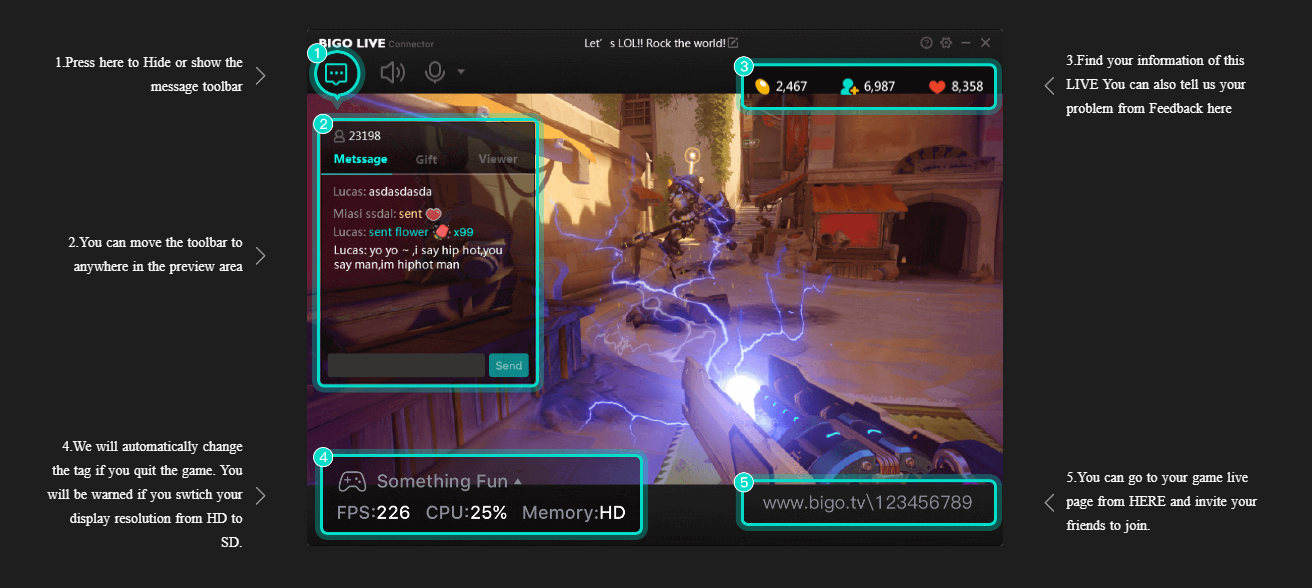1312x588 pixels.
Task: Edit the live title with the pencil icon
Action: coord(733,43)
